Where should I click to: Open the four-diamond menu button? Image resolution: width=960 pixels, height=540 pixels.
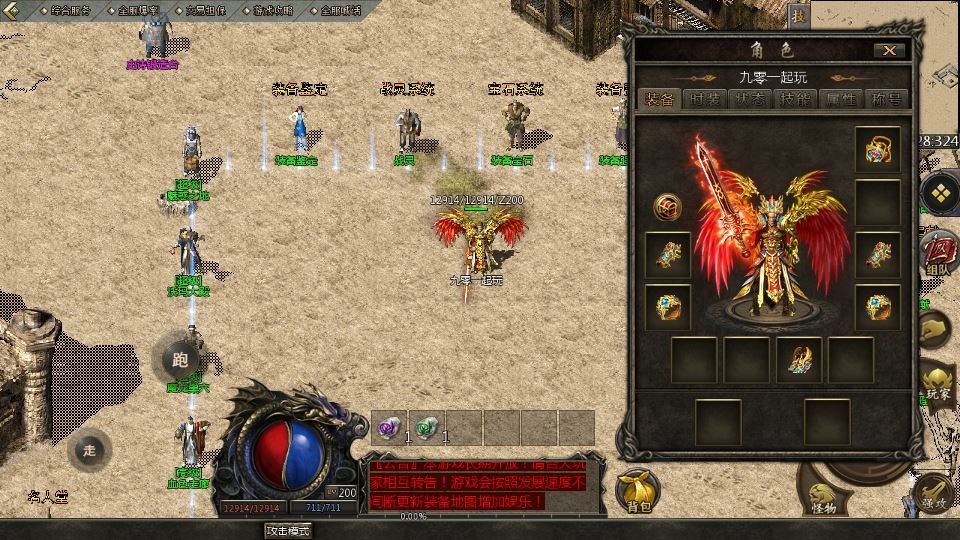pyautogui.click(x=941, y=193)
